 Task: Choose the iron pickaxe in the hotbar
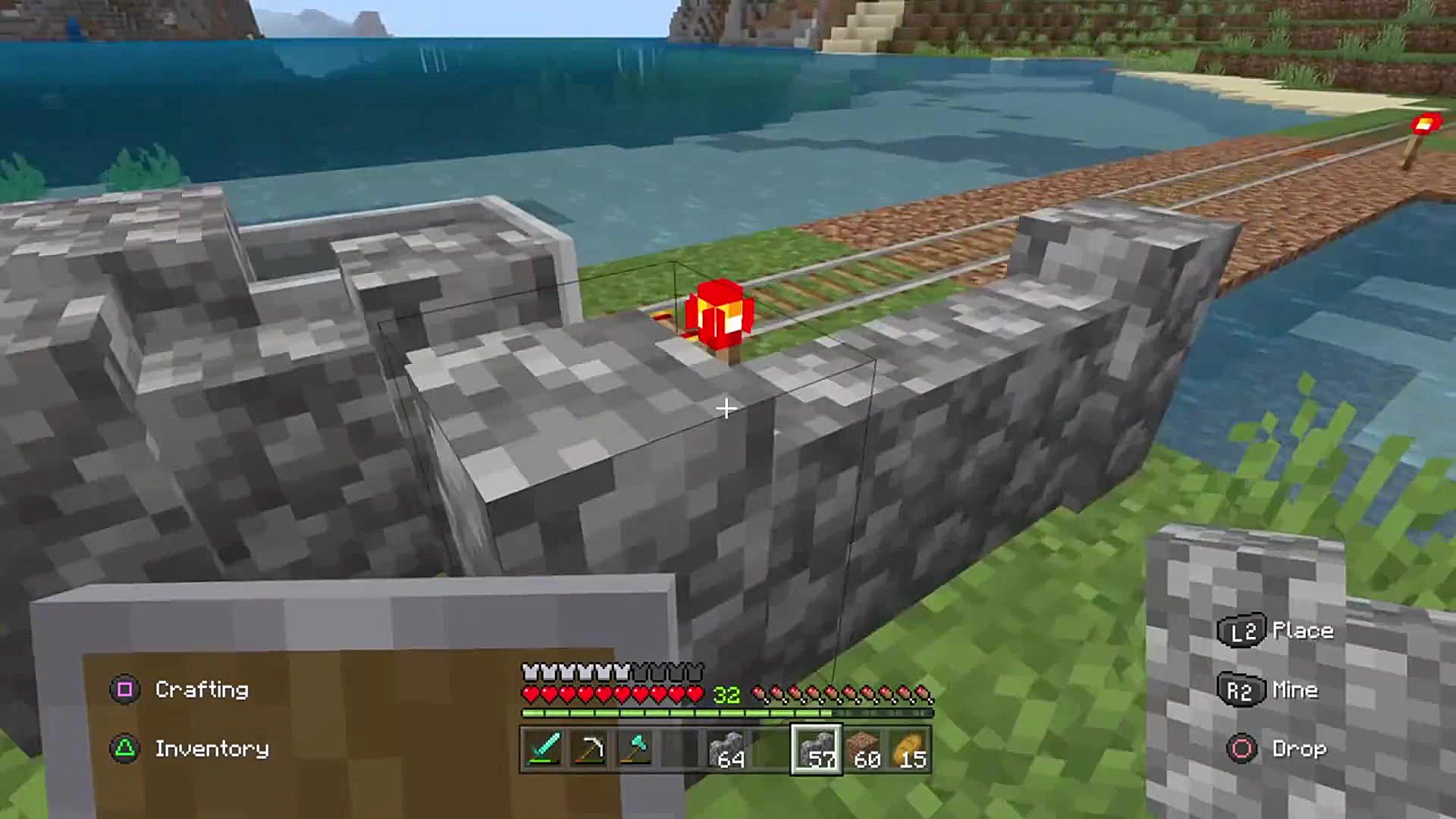point(589,749)
